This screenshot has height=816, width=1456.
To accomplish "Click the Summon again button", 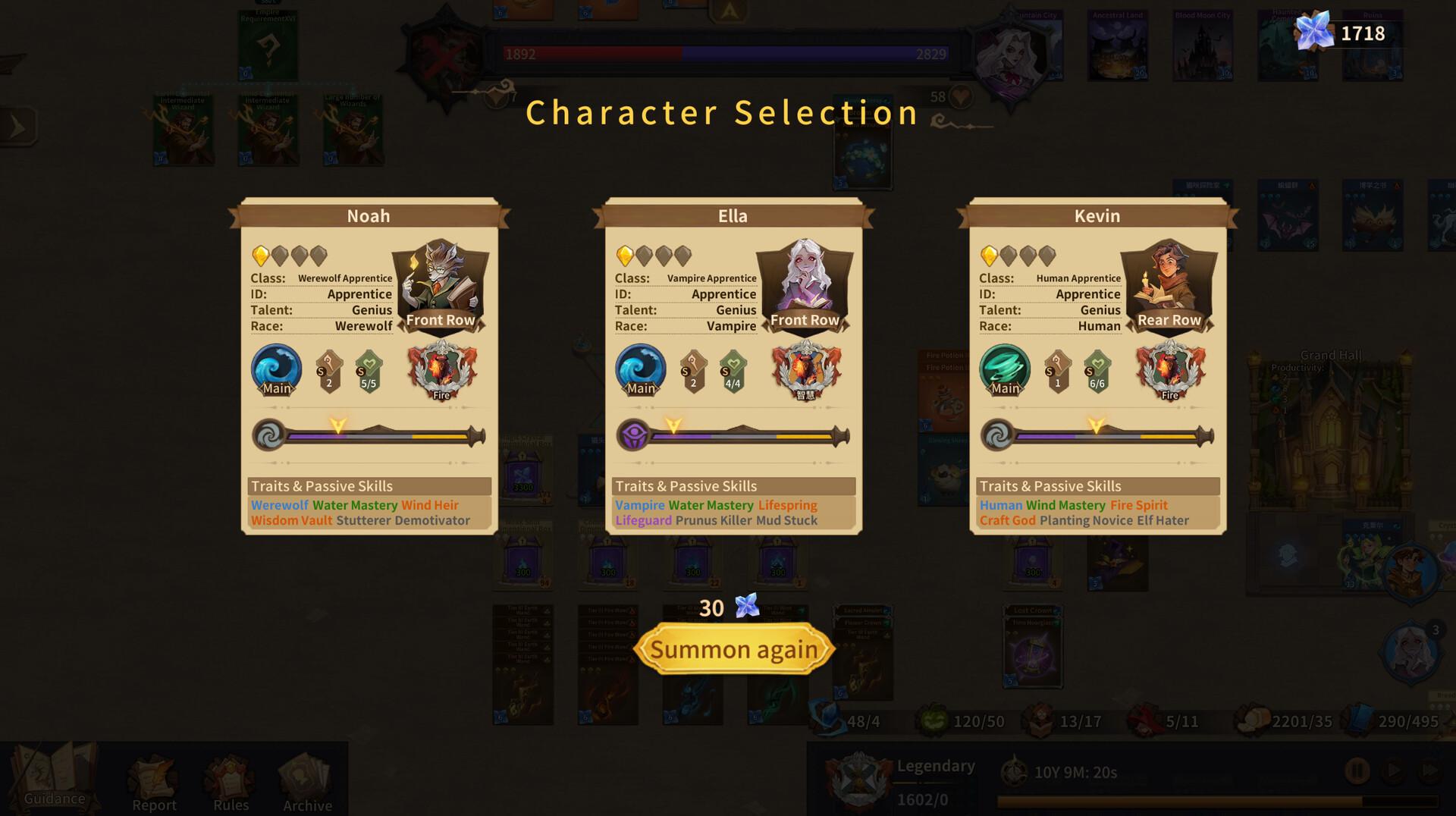I will [x=734, y=648].
